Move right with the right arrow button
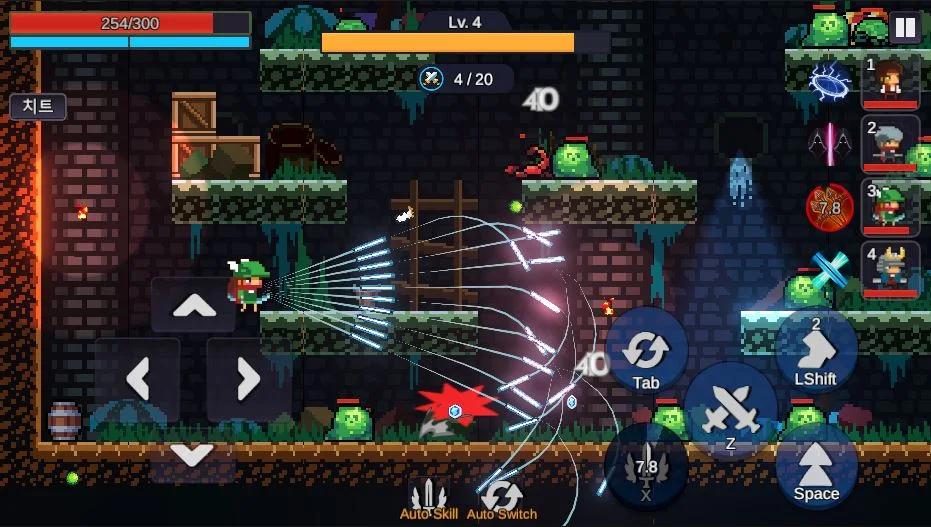Image resolution: width=931 pixels, height=527 pixels. (x=248, y=379)
